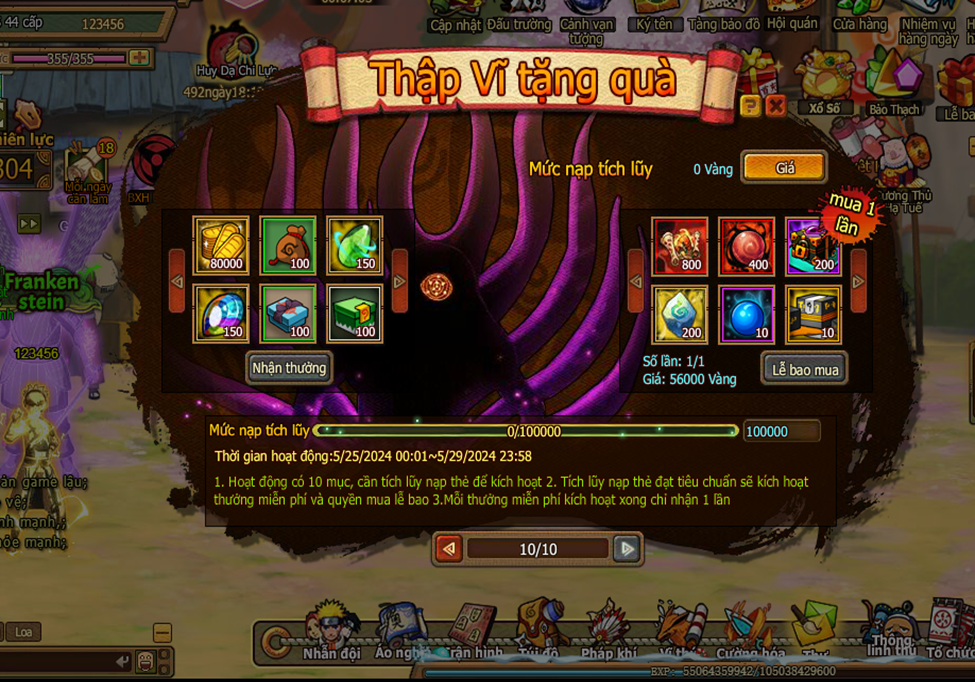The image size is (975, 682).
Task: Open the Pháp khí menu
Action: click(609, 630)
